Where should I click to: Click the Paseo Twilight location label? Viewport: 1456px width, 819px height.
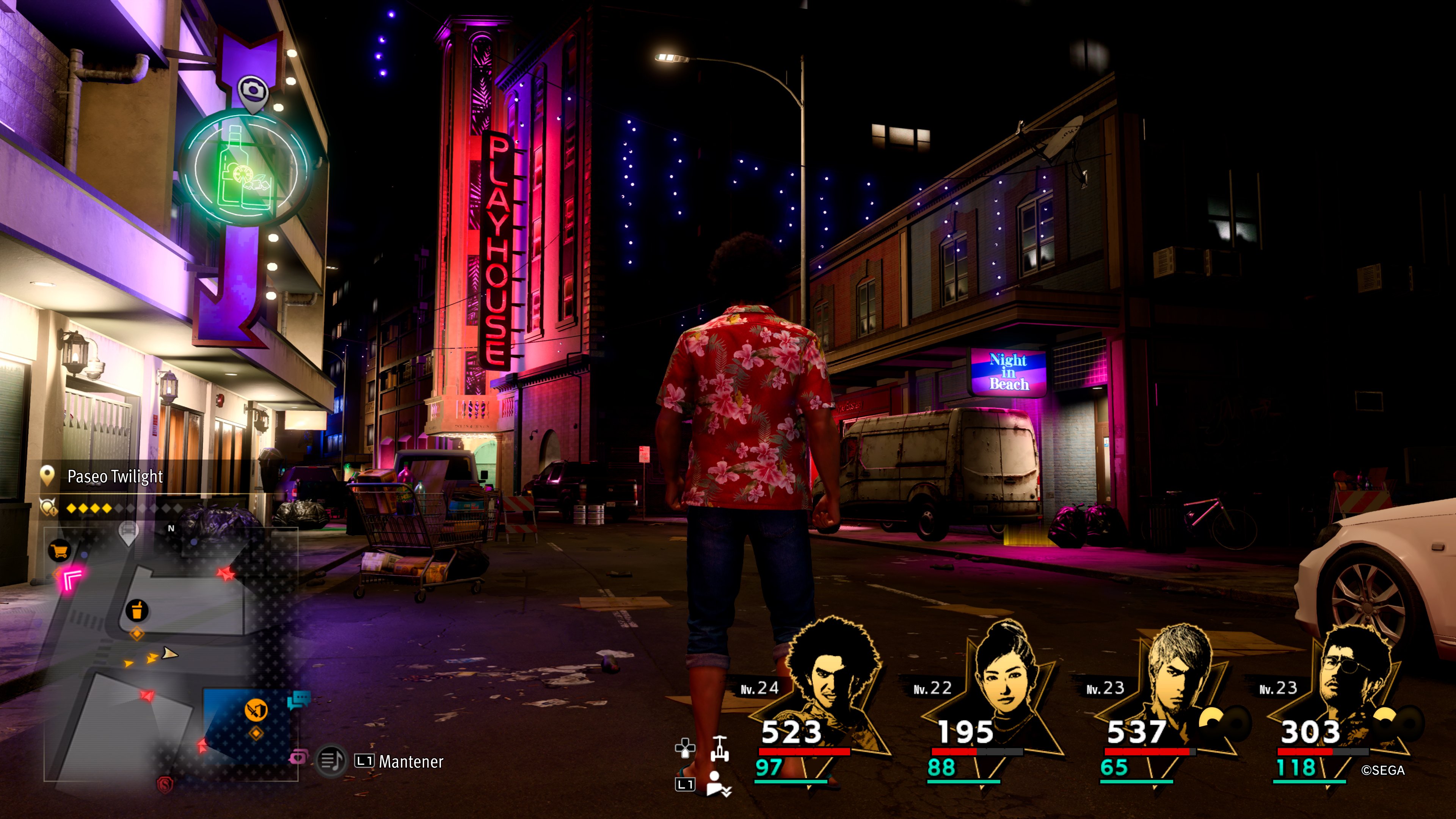pos(115,477)
